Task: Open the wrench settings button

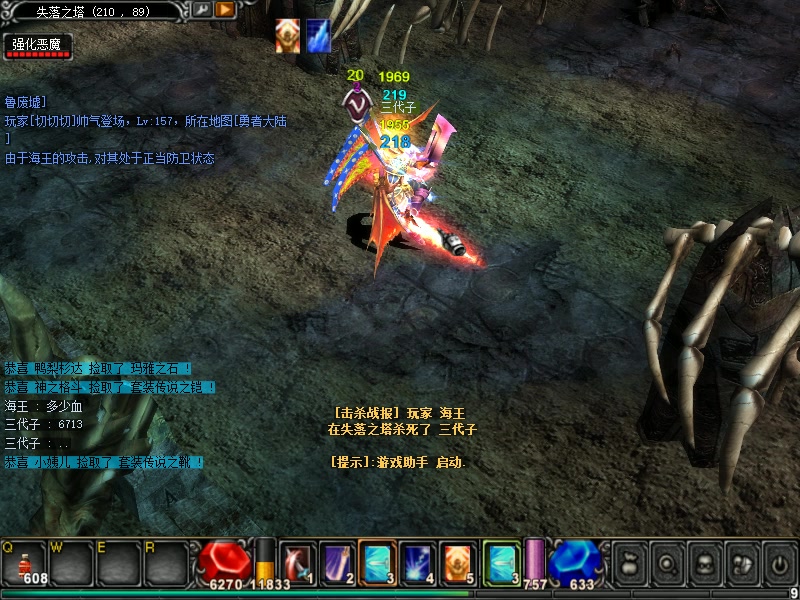Action: [201, 10]
